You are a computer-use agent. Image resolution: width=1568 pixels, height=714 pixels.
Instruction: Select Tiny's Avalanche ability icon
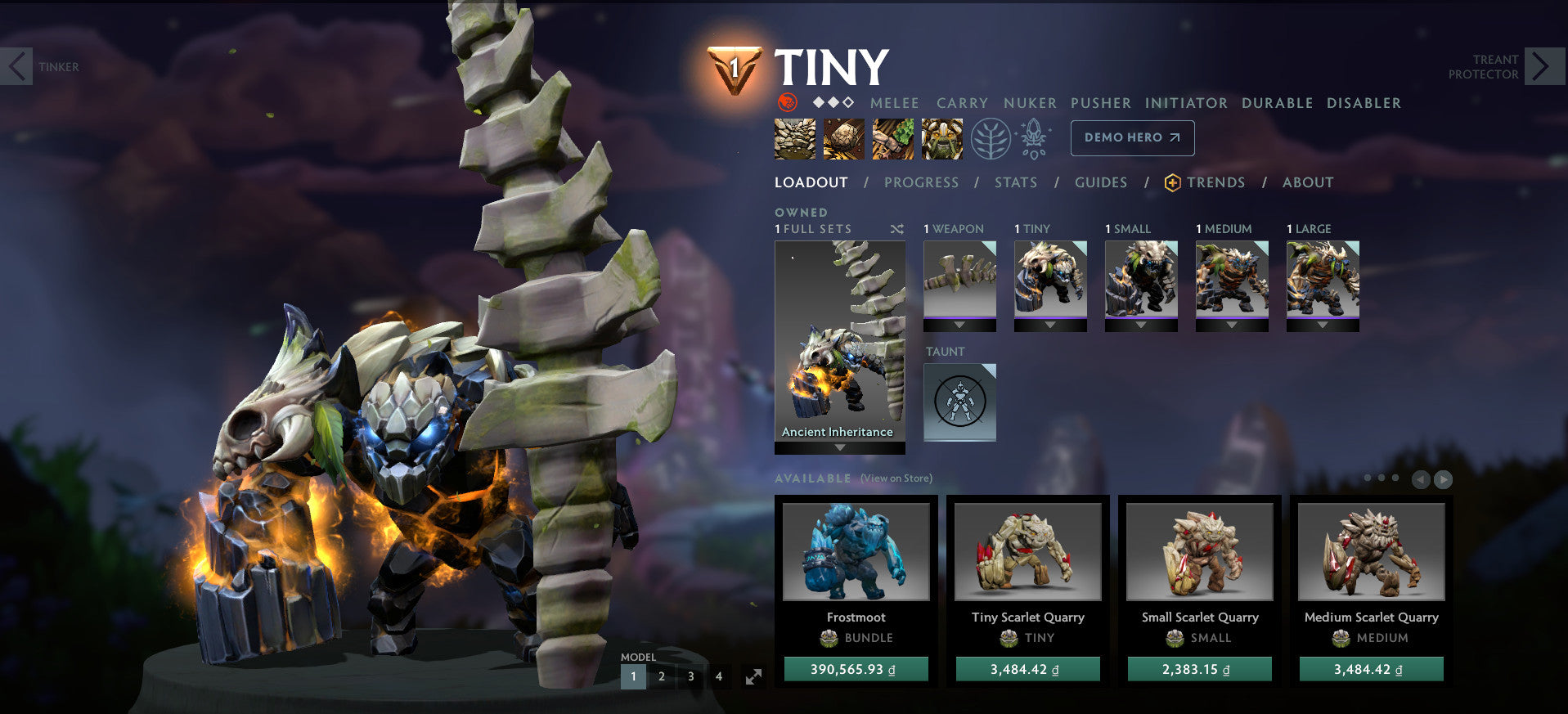click(794, 138)
